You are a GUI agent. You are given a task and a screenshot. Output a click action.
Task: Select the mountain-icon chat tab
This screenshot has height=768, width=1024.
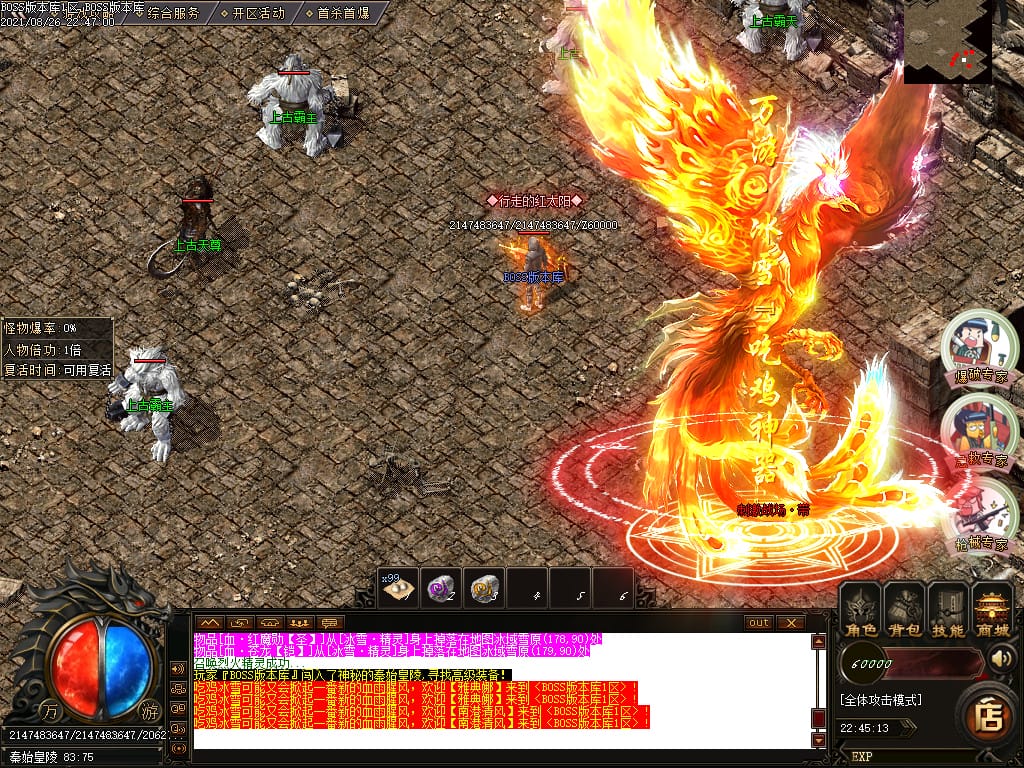tap(209, 622)
